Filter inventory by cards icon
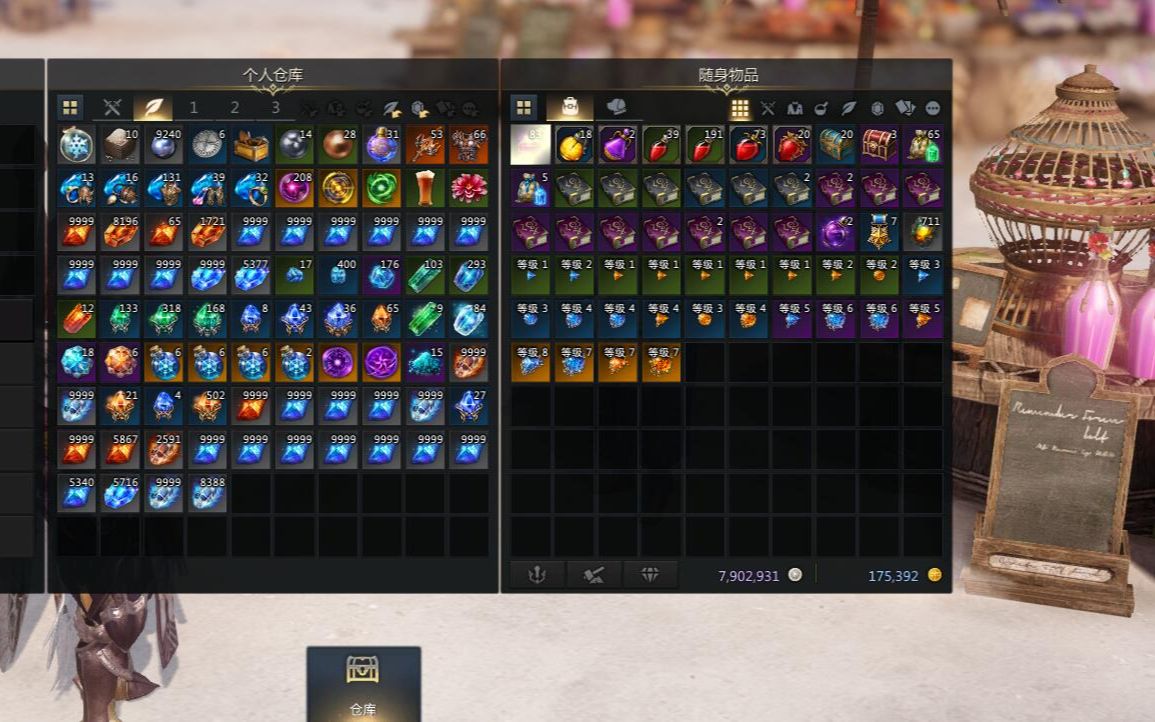Screen dimensions: 1155x722 (x=905, y=108)
